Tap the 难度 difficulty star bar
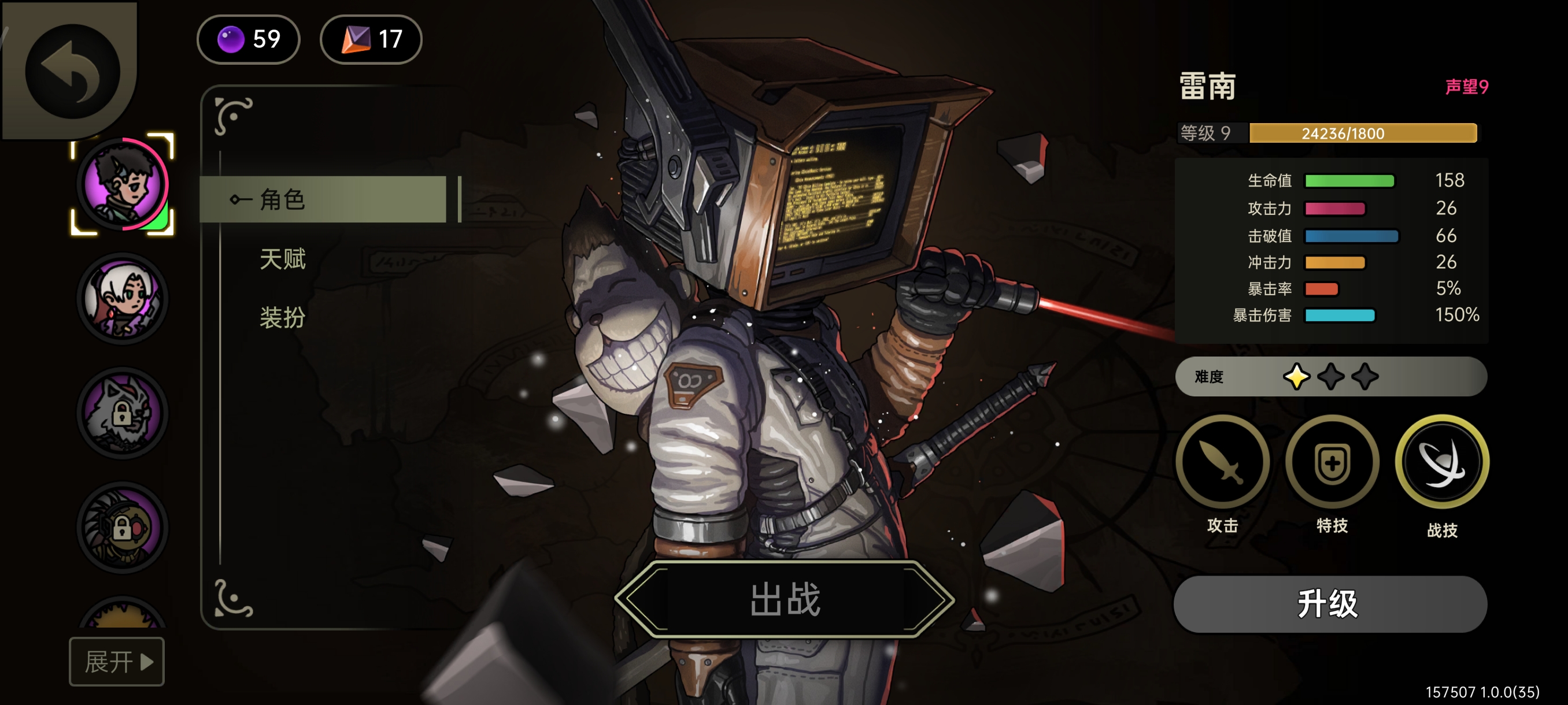 point(1330,377)
